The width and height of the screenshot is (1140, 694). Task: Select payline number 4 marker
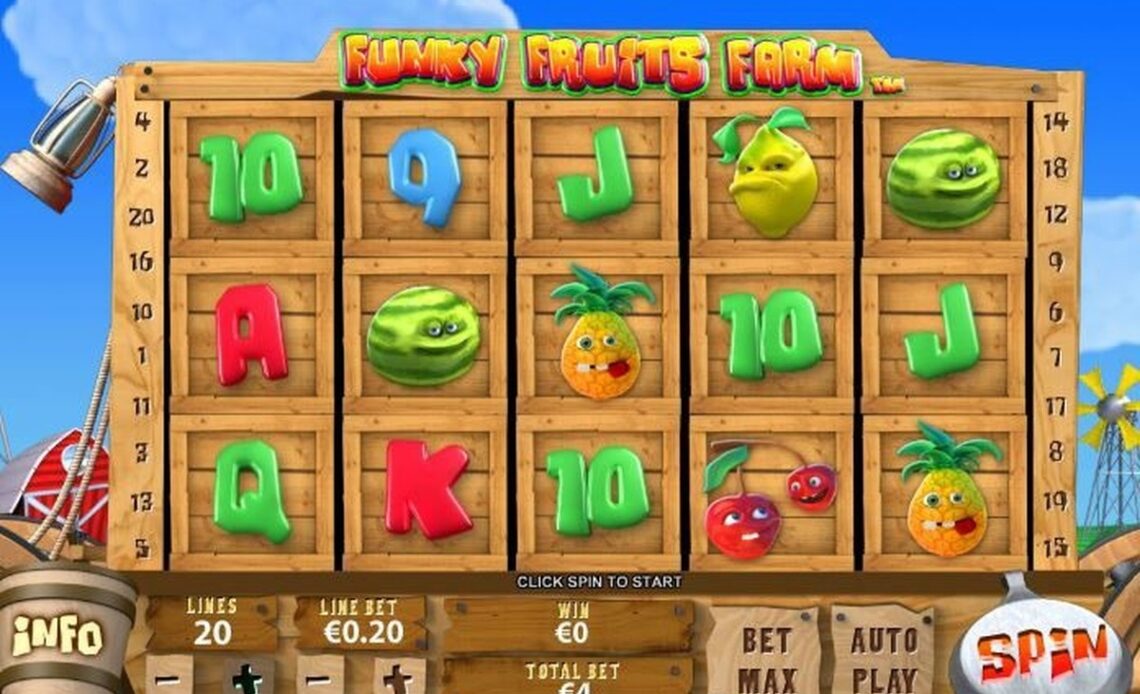pyautogui.click(x=142, y=122)
